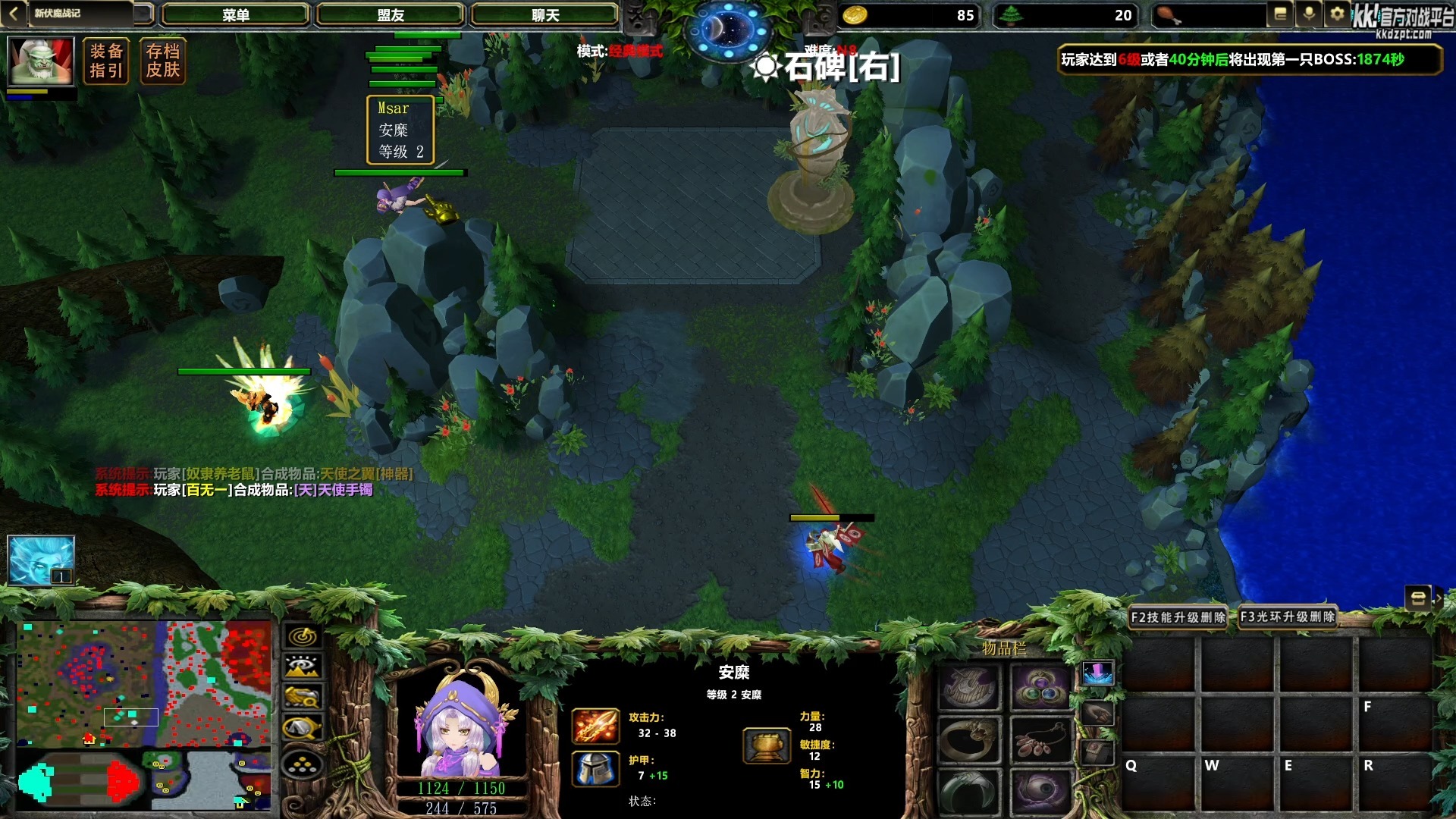Screen dimensions: 1456x819
Task: Open the 聊天 chat panel
Action: 545,14
